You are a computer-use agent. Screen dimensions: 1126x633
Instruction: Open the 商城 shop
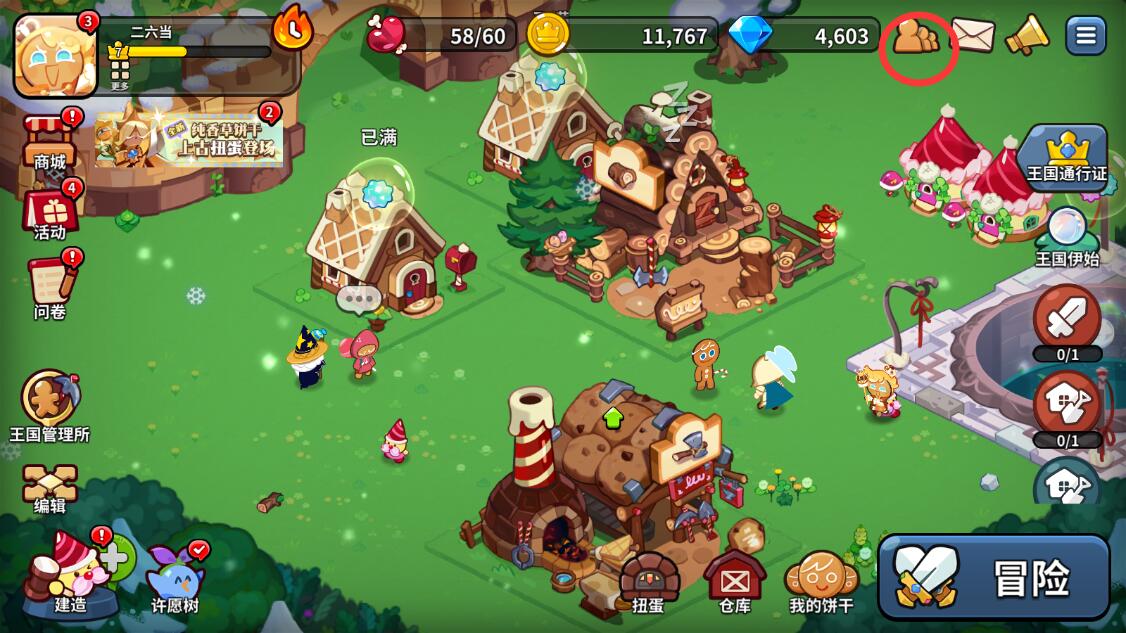[50, 142]
